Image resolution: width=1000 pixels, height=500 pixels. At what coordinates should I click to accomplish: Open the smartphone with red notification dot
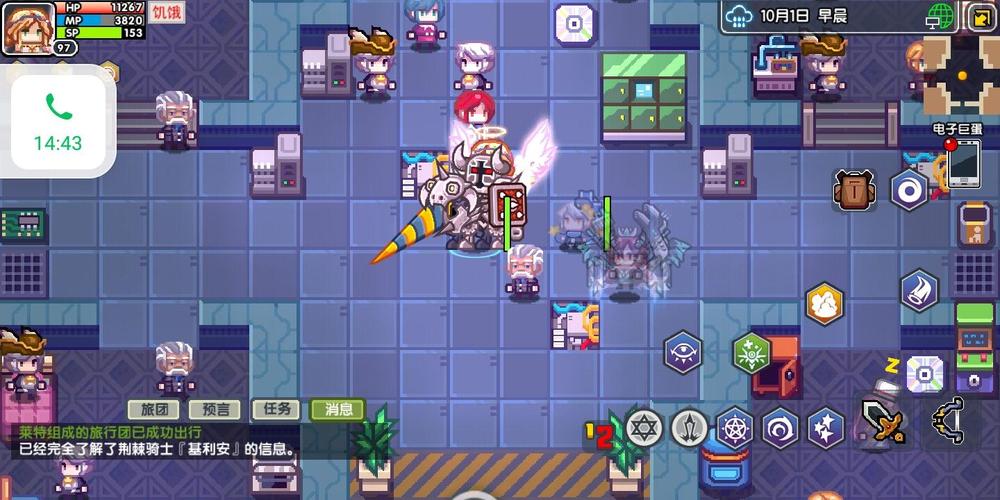[963, 163]
